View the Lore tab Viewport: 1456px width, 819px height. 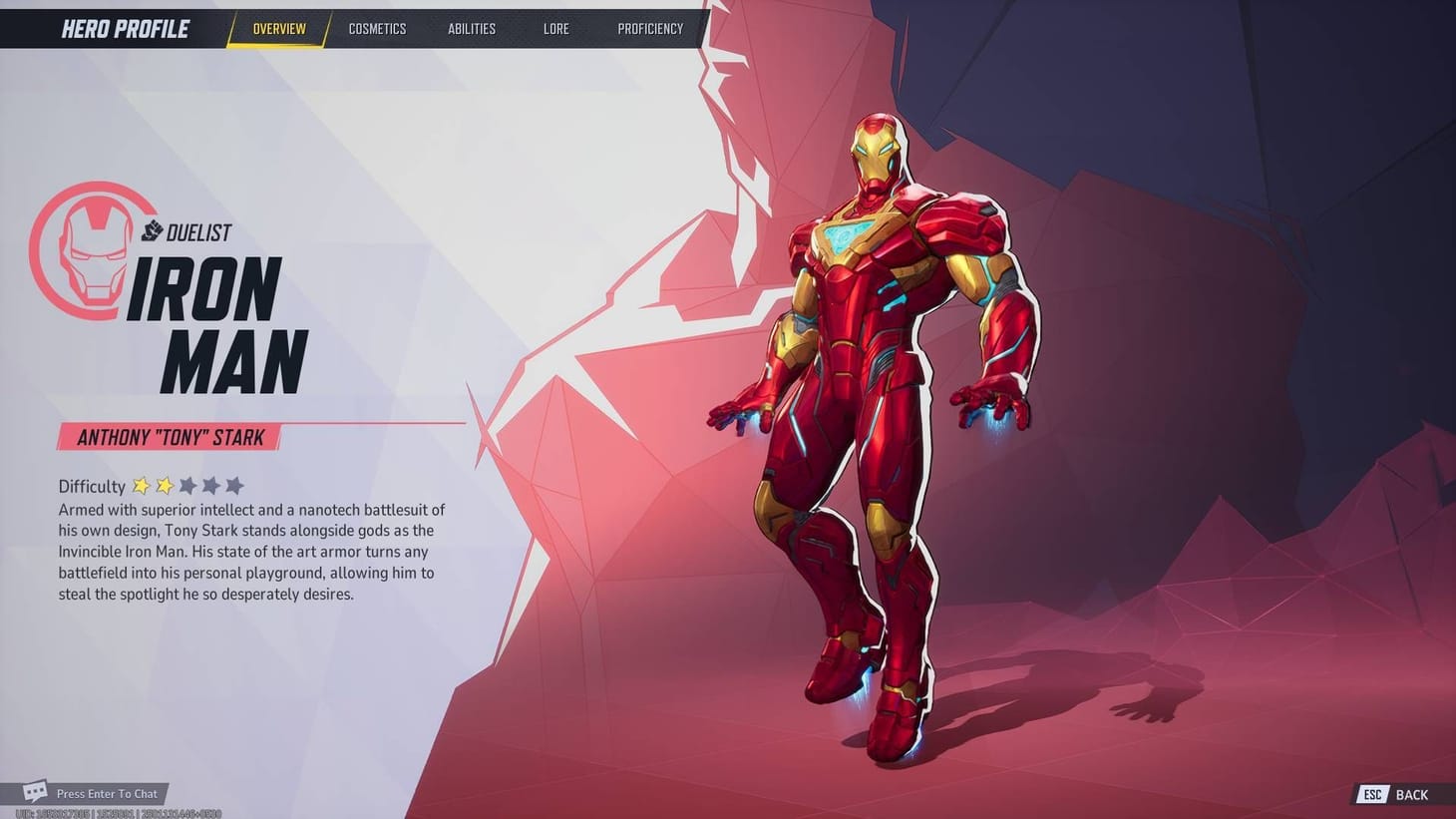[x=555, y=28]
